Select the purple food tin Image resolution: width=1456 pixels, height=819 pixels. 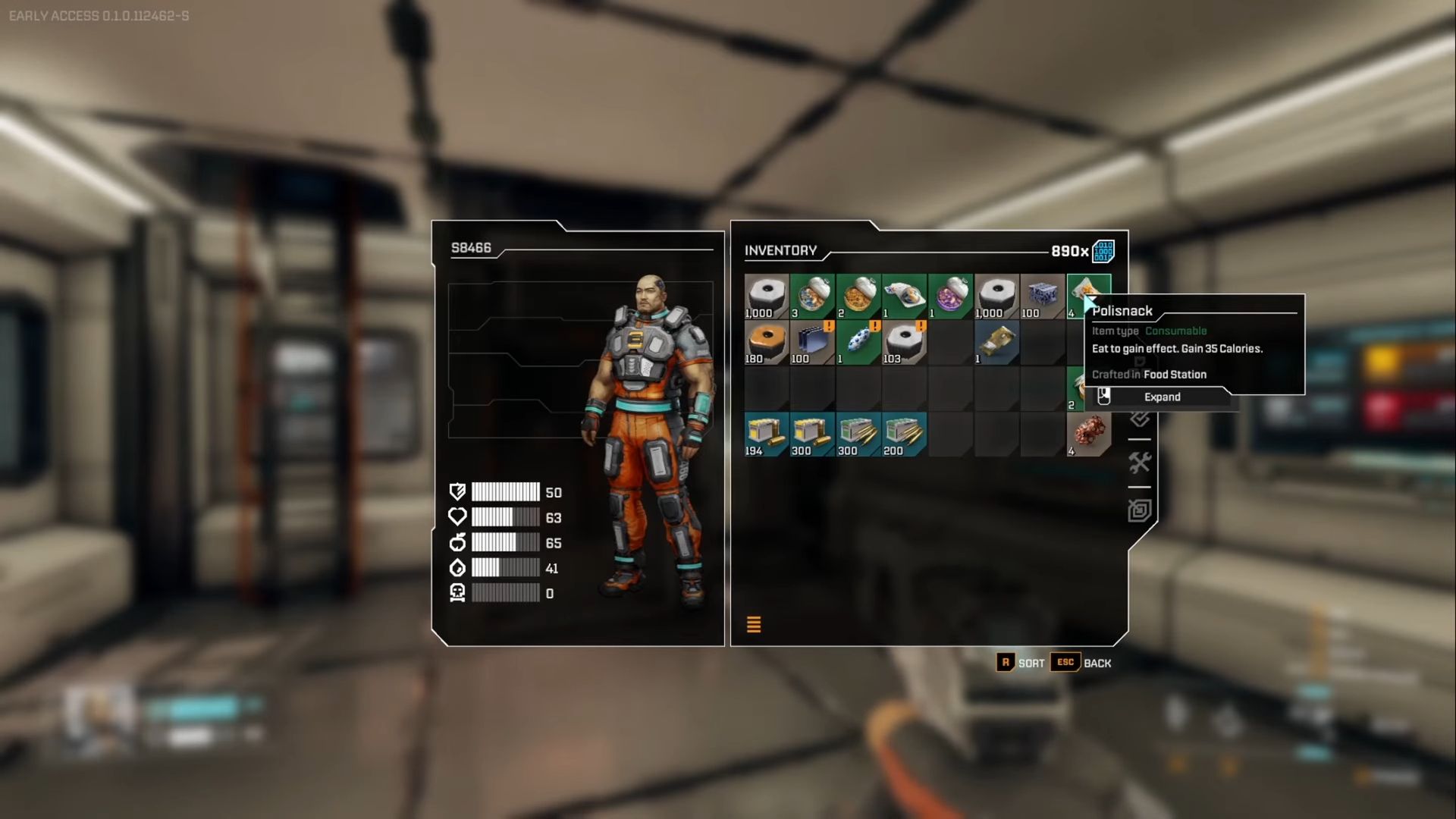[x=950, y=296]
